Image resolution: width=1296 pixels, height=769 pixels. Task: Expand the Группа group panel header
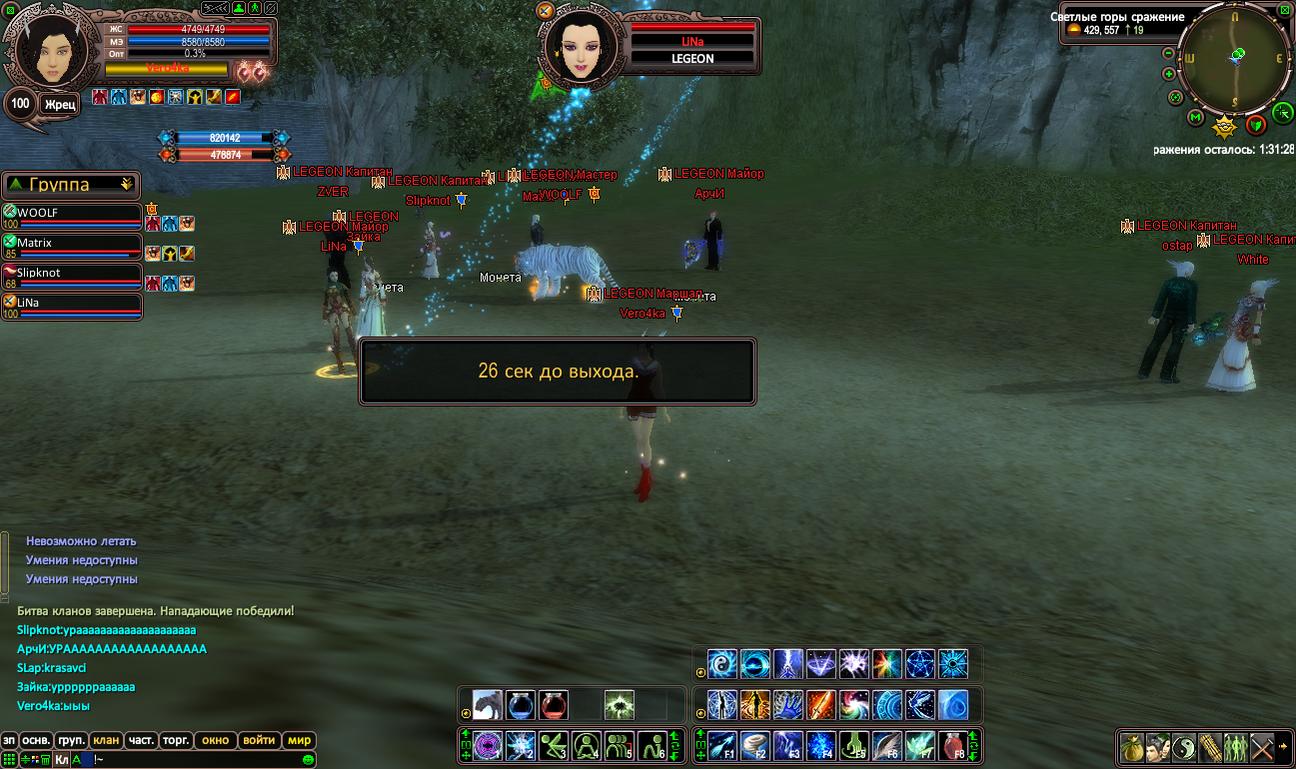pos(72,185)
